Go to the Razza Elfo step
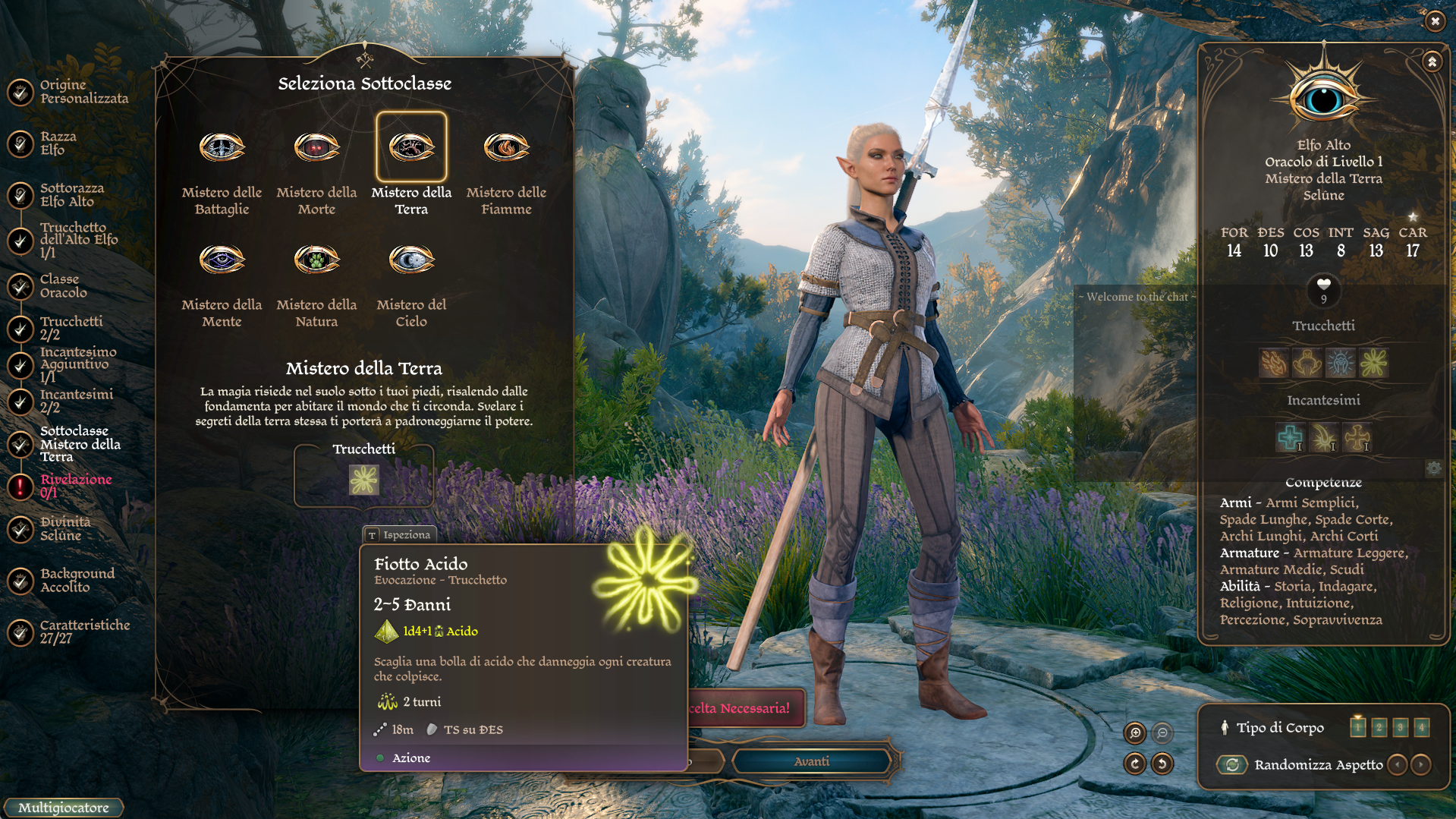This screenshot has height=819, width=1456. click(58, 143)
